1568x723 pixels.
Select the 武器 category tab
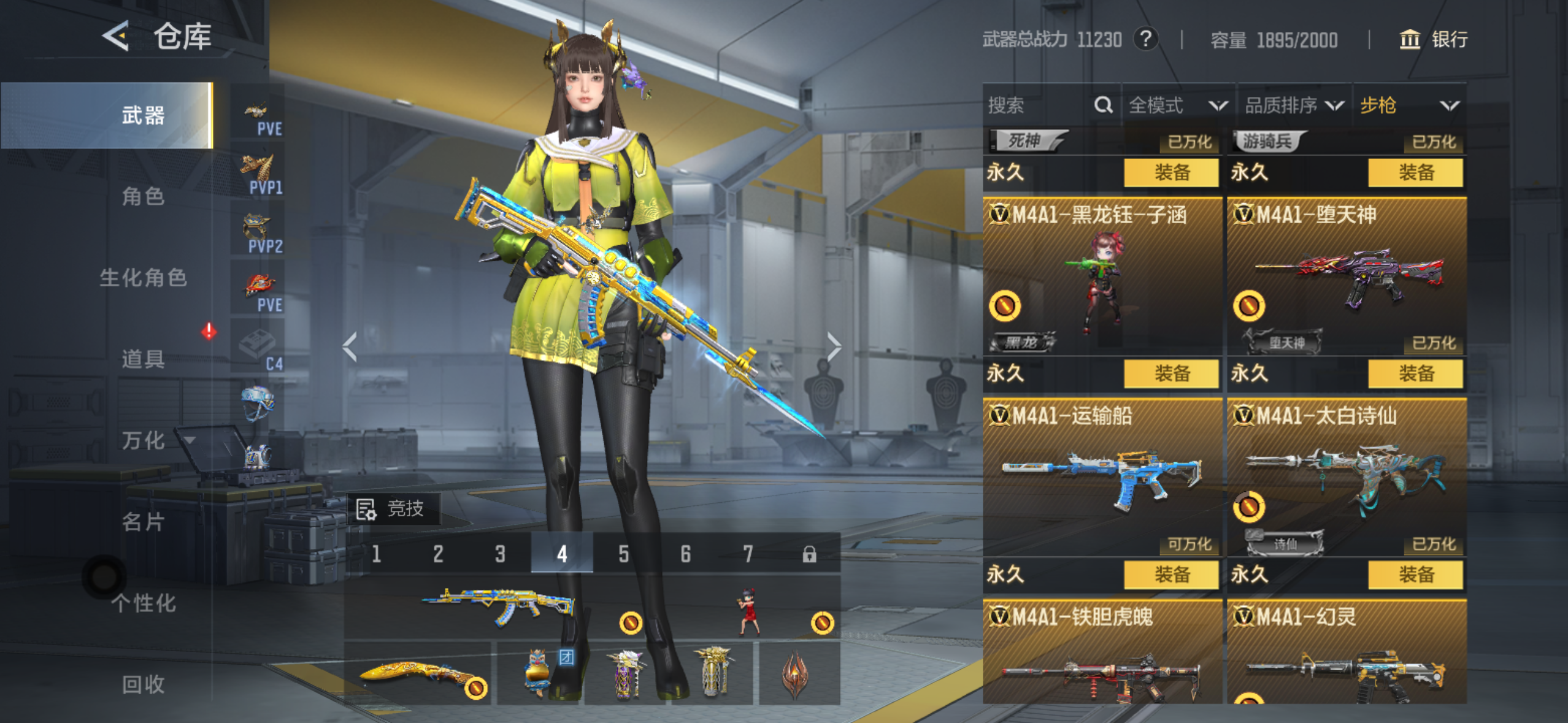coord(142,115)
